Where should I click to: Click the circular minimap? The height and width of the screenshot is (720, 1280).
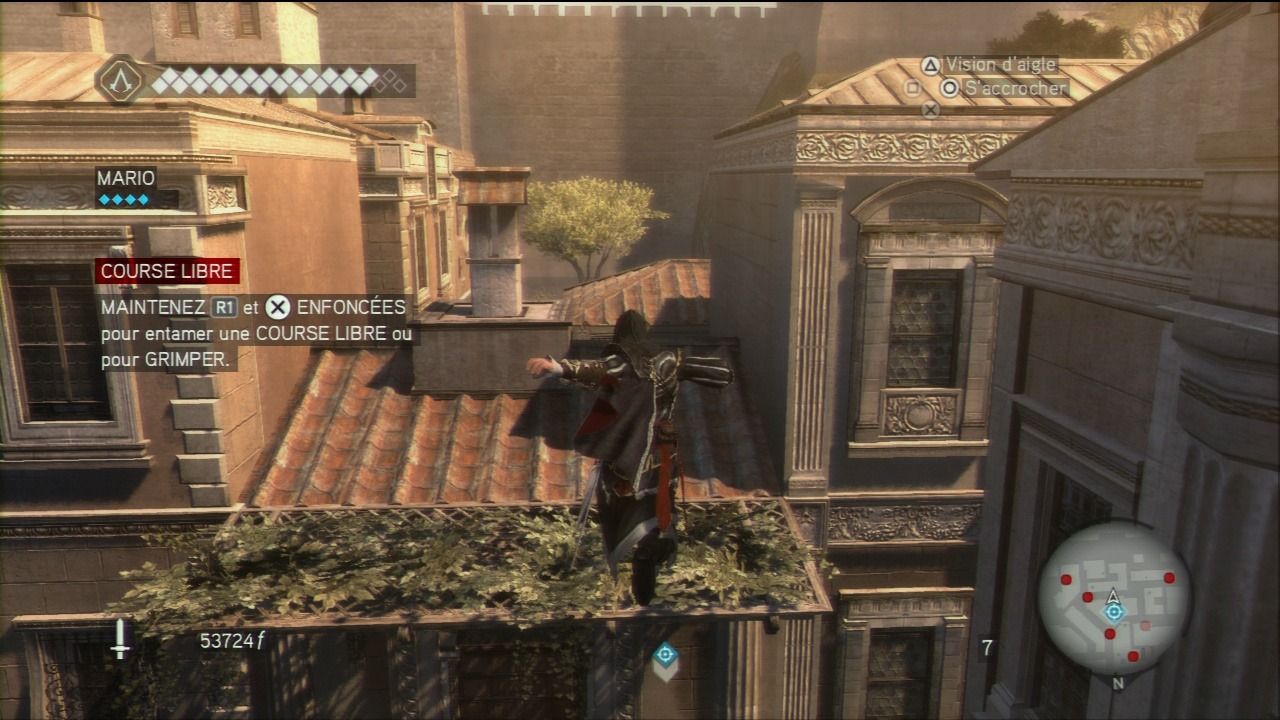(x=1113, y=598)
